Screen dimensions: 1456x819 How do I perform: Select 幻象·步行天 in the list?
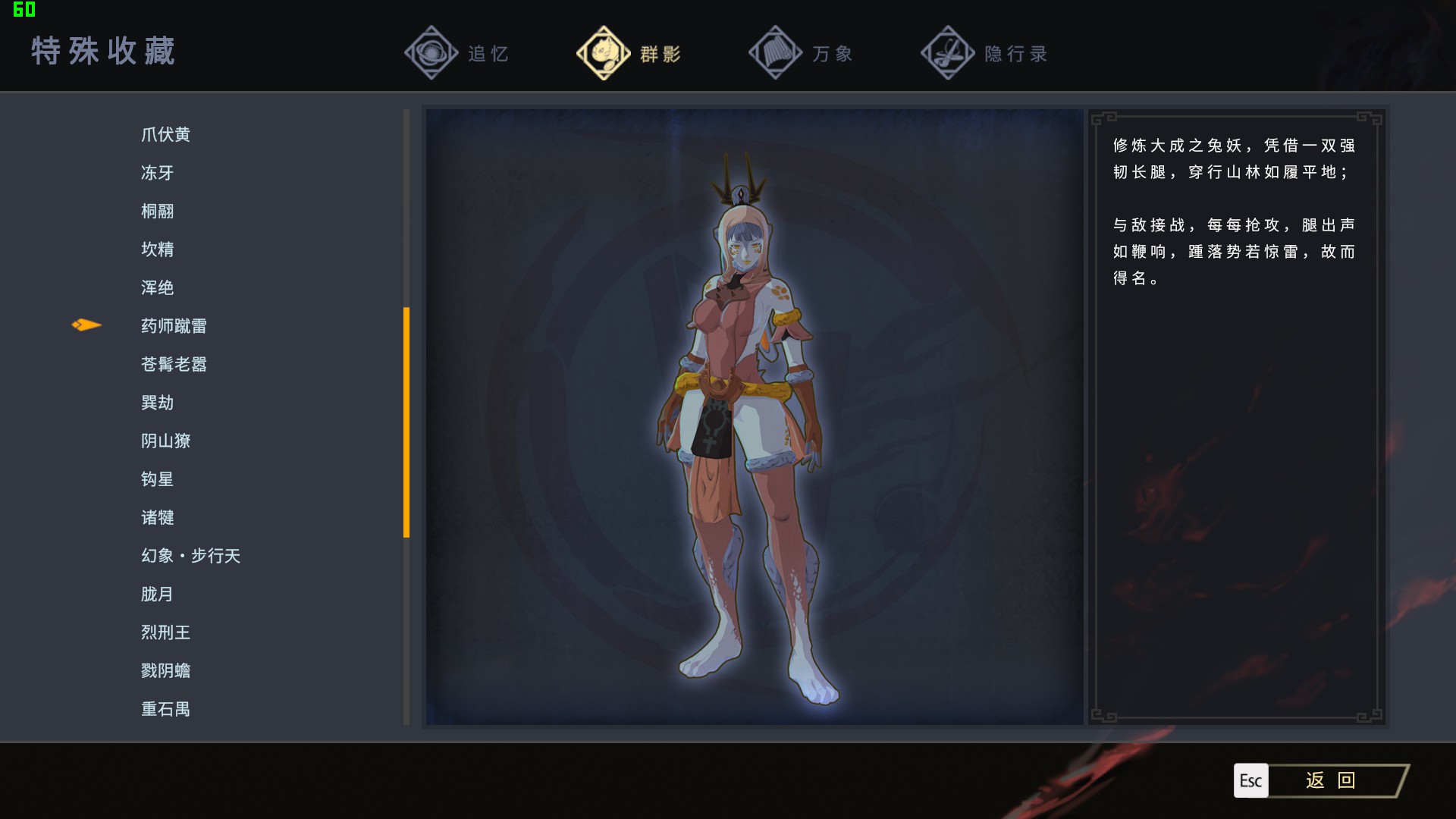(x=190, y=556)
